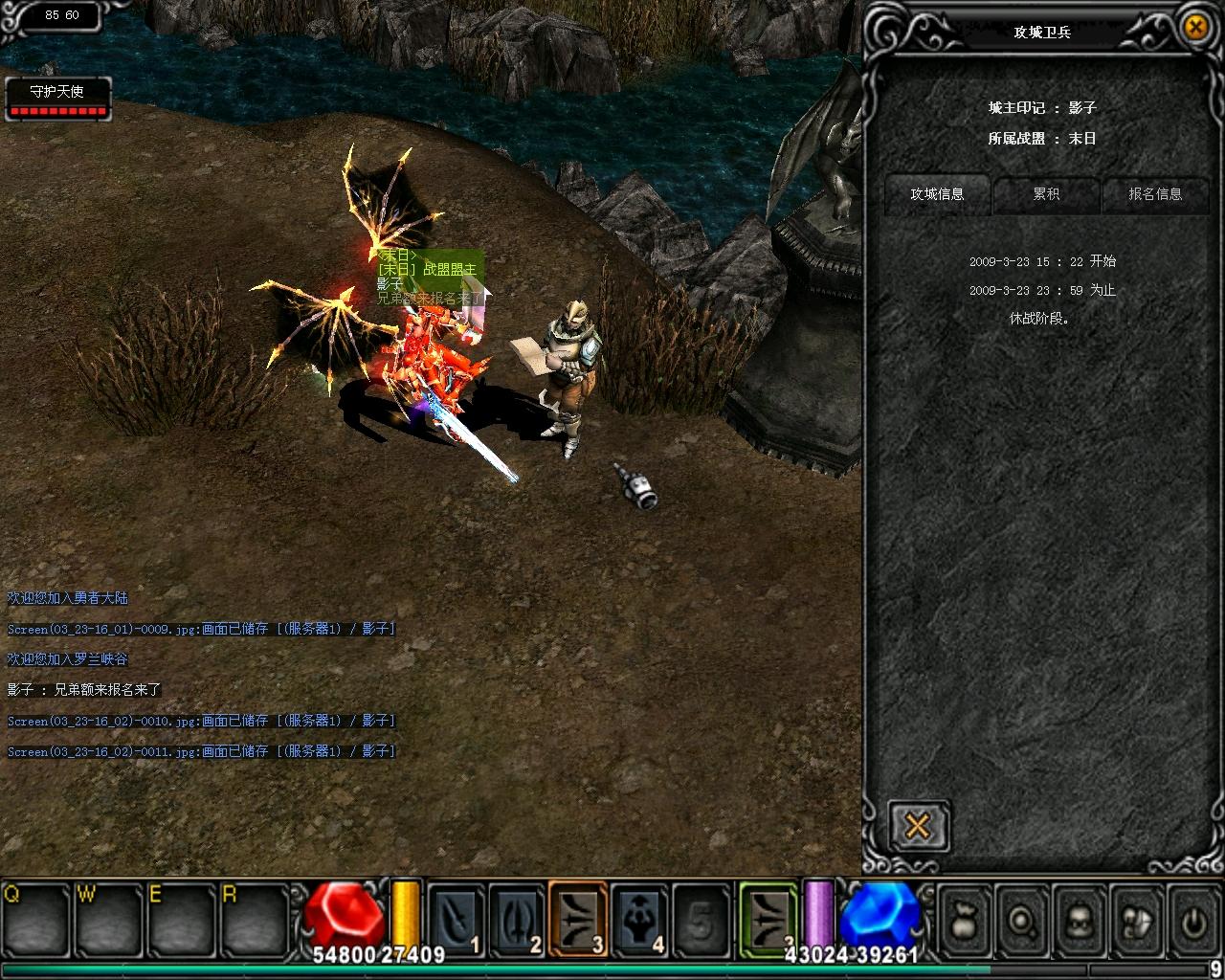Select the 守护天使 buff indicator

pyautogui.click(x=57, y=99)
